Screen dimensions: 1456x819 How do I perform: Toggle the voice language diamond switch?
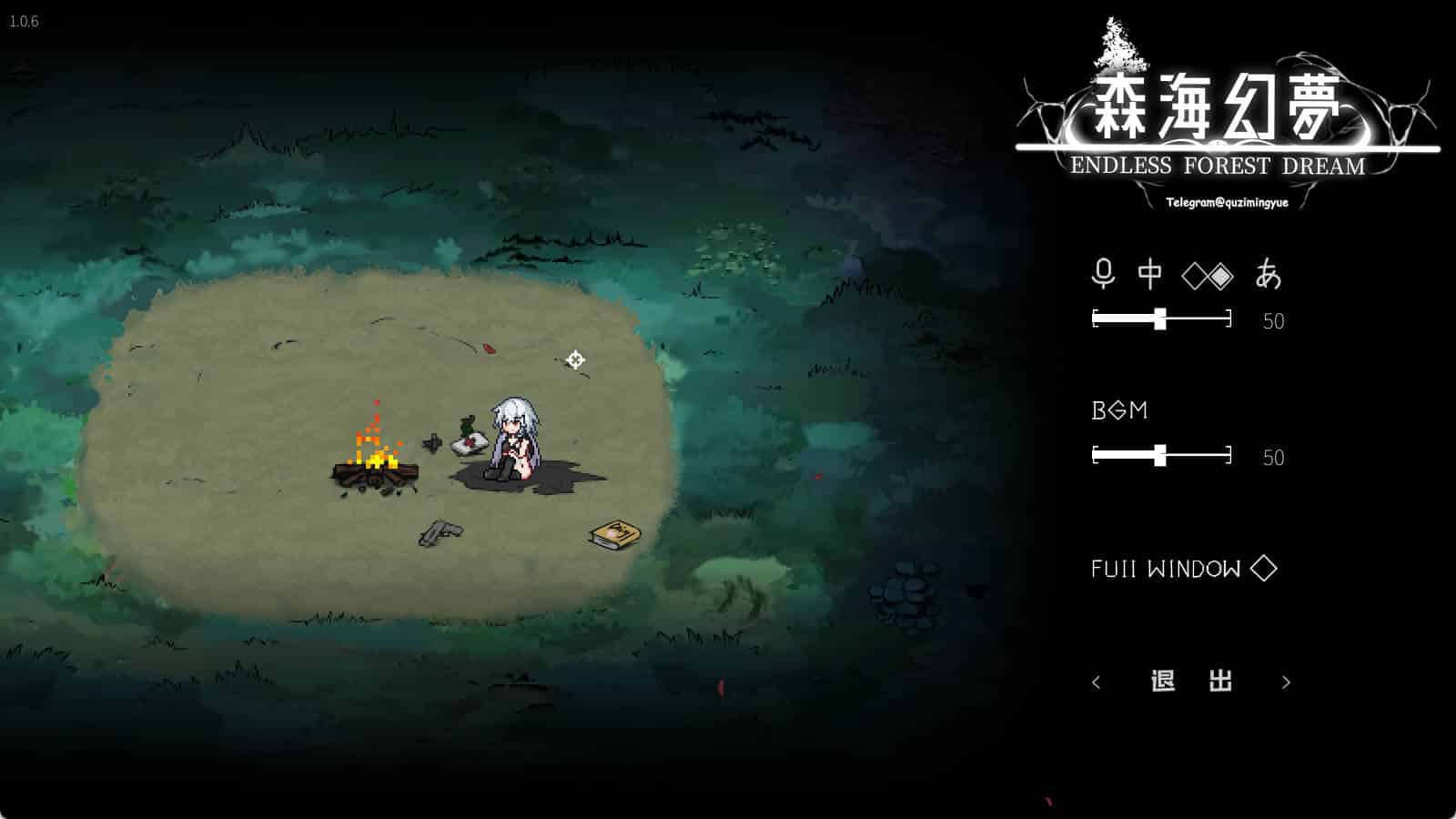(1208, 276)
